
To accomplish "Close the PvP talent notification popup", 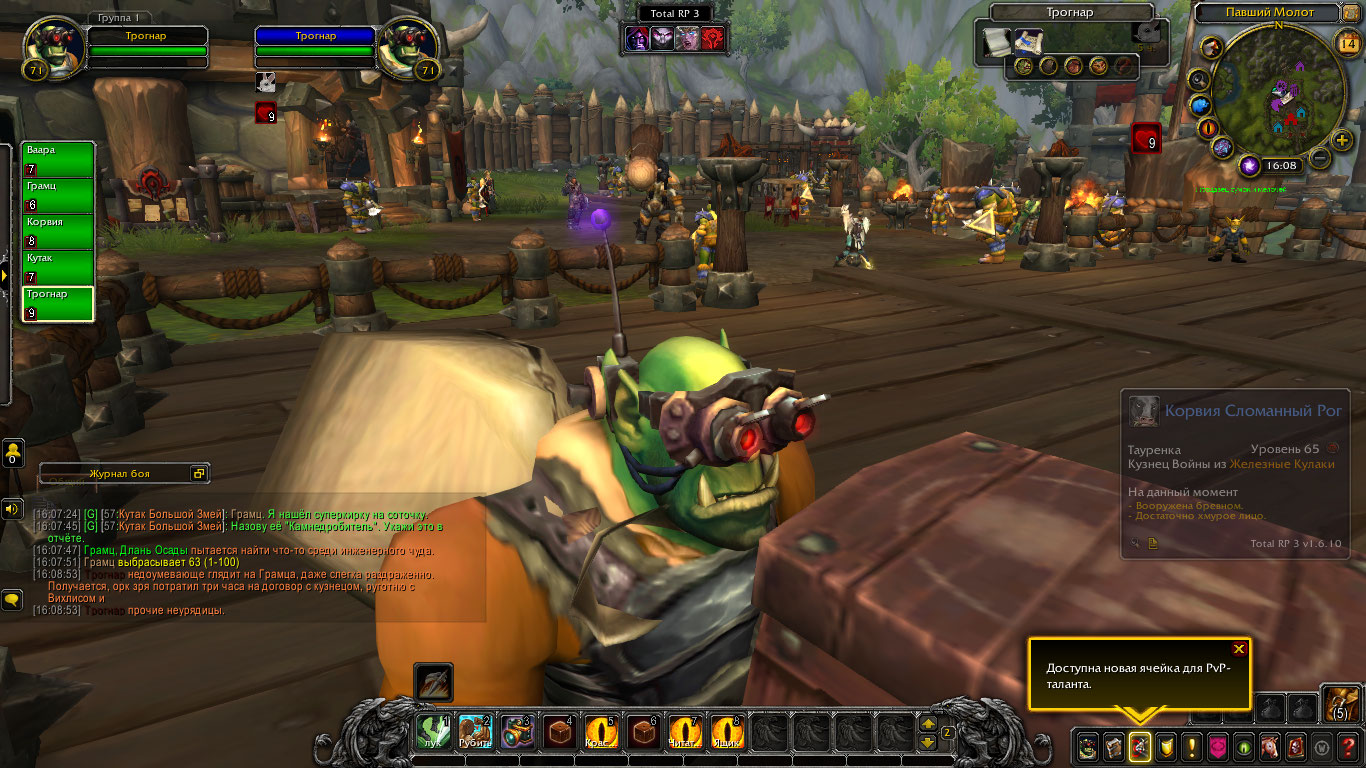I will 1239,649.
